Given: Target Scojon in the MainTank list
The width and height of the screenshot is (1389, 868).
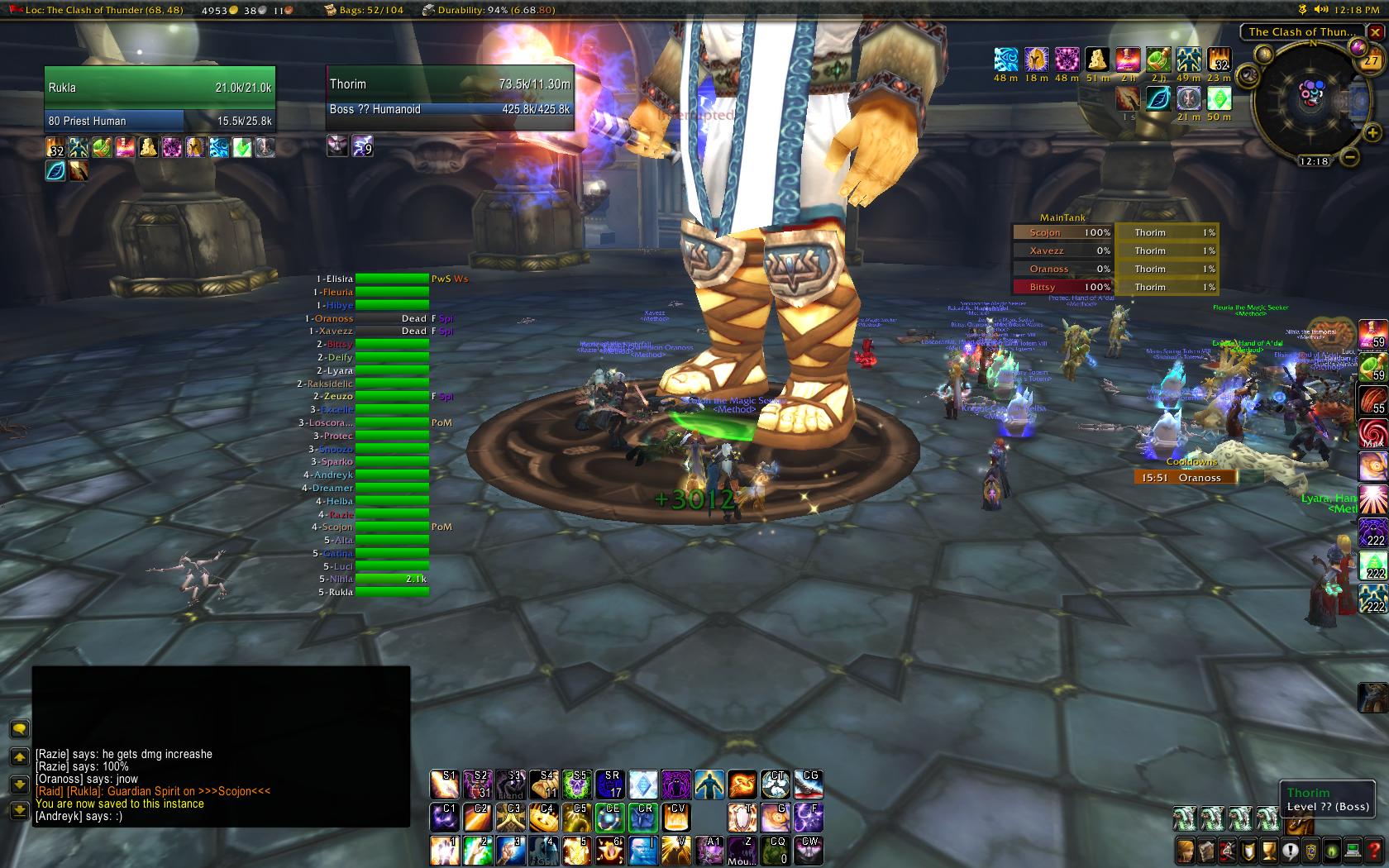Looking at the screenshot, I should [1062, 233].
